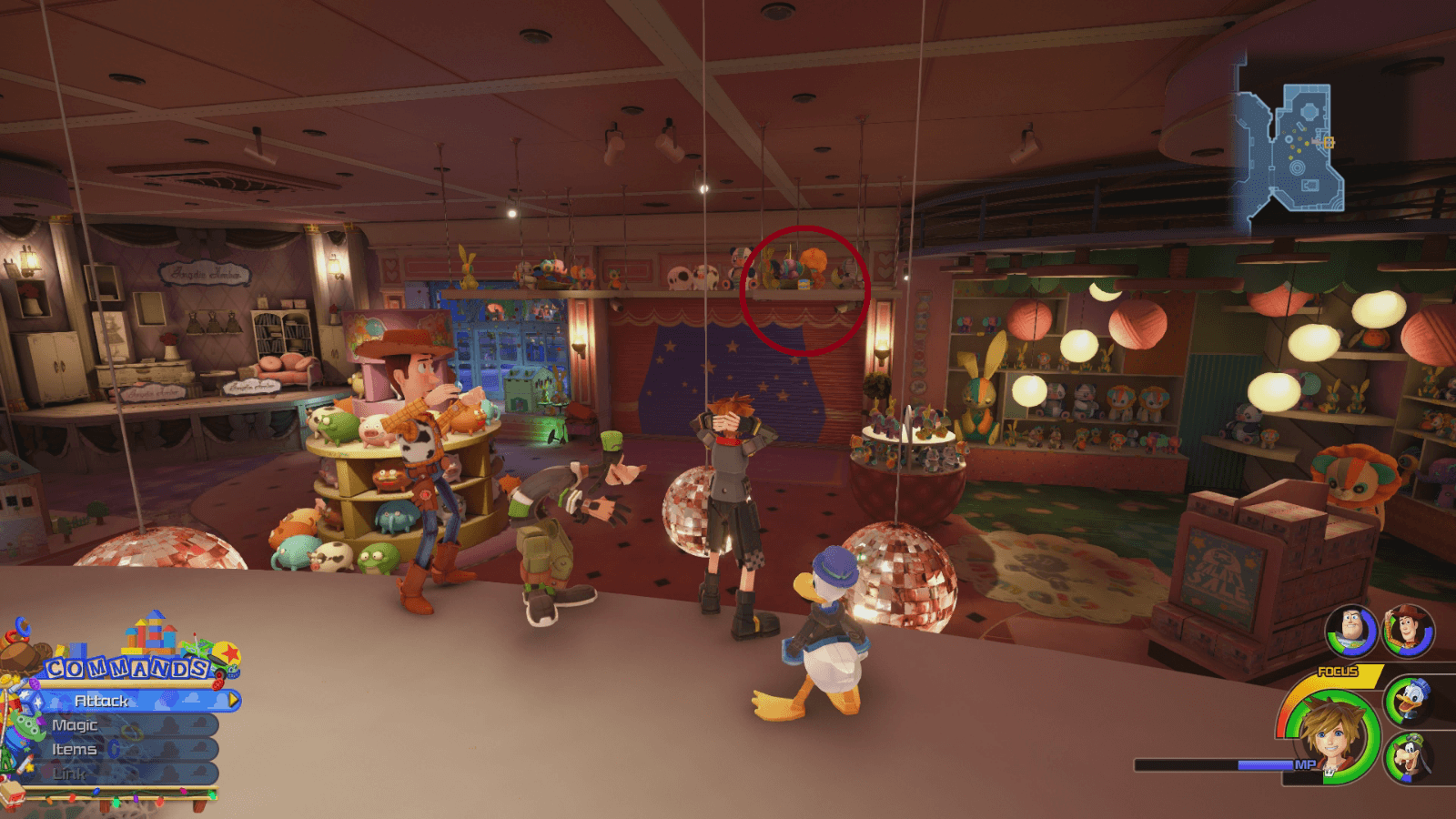Viewport: 1456px width, 819px height.
Task: Select Woody's party member portrait
Action: click(x=1408, y=631)
